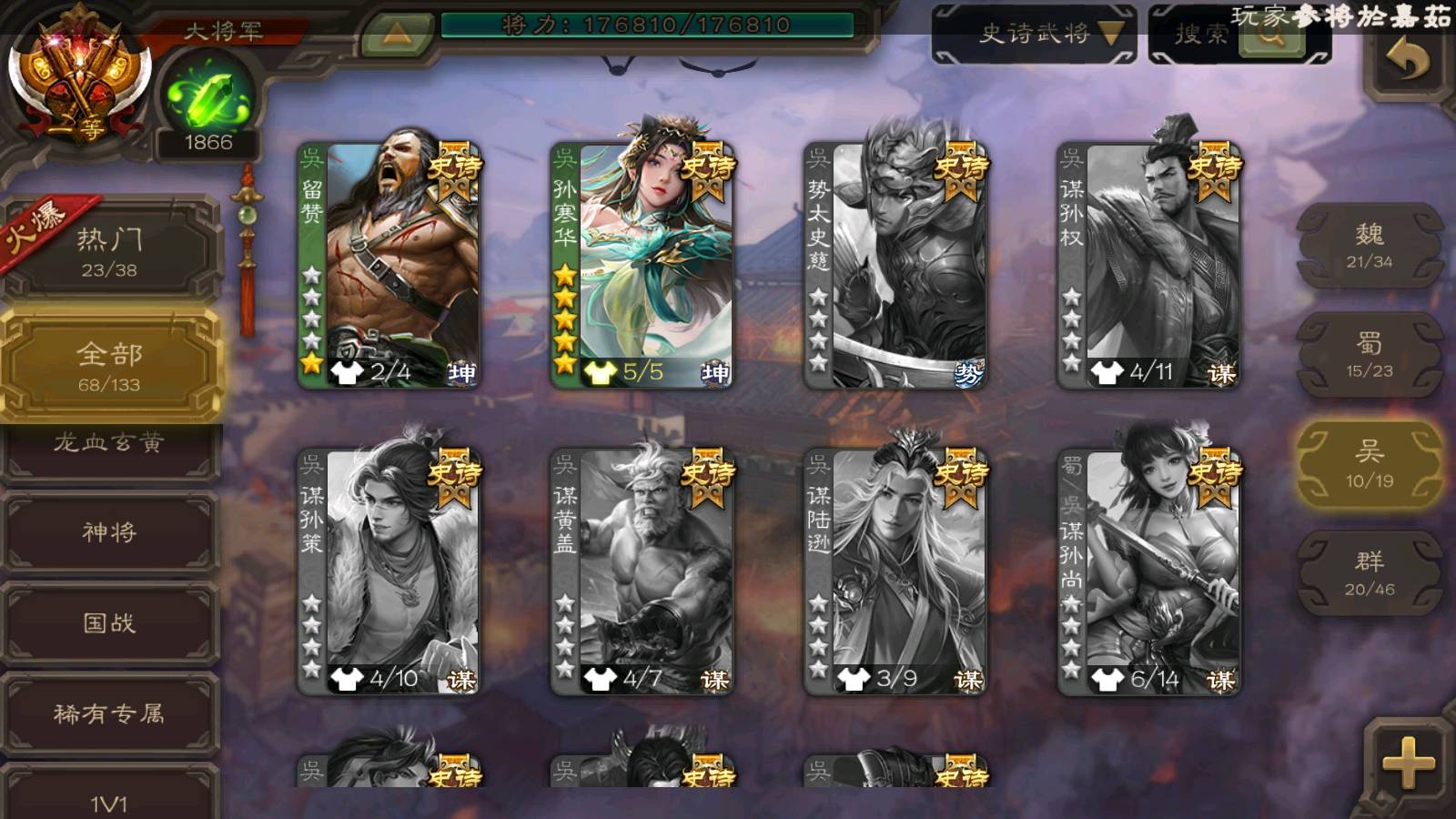1456x819 pixels.
Task: Show the 稀有专属 category
Action: [x=109, y=713]
